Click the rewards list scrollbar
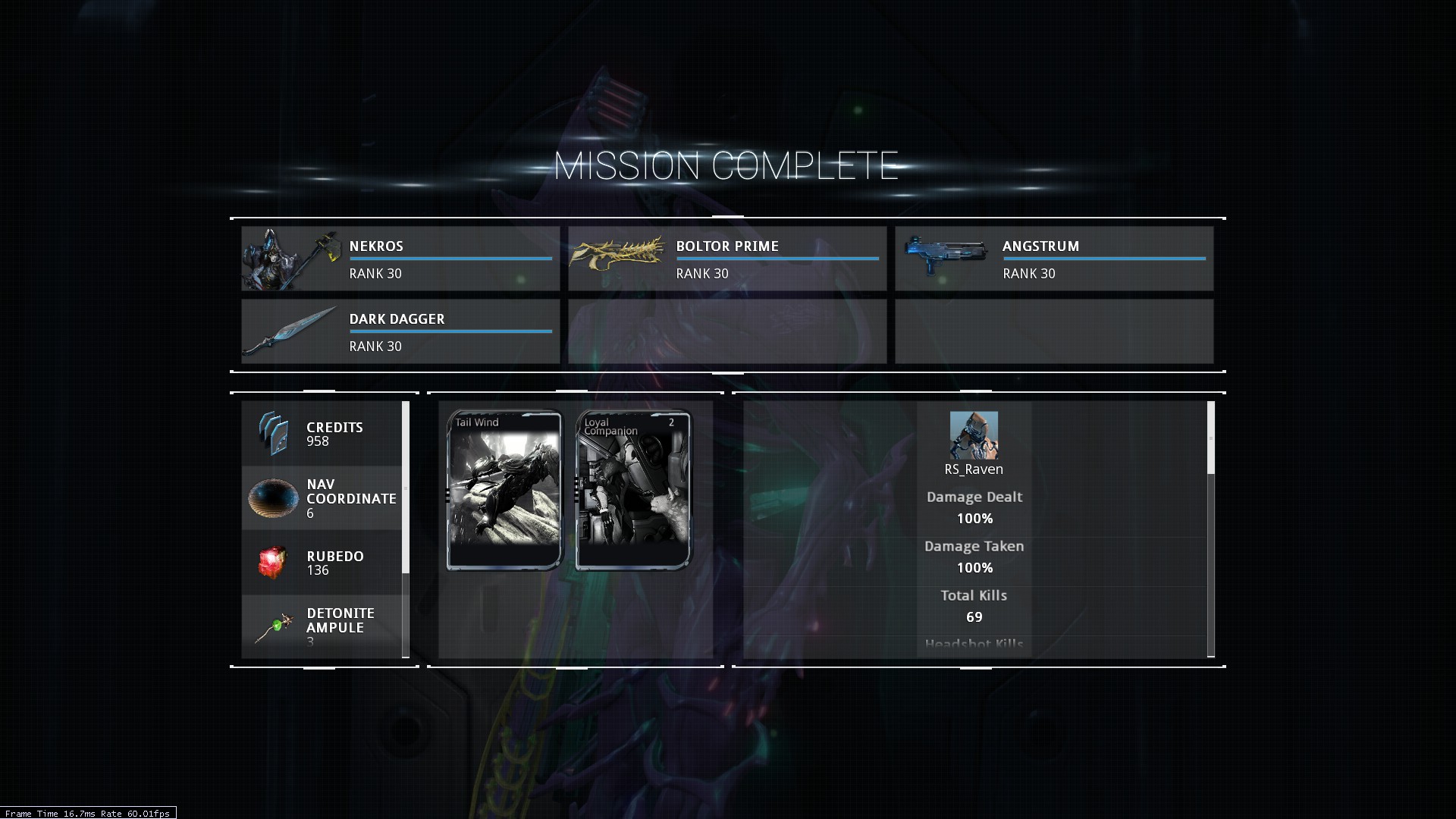The image size is (1456, 819). coord(406,488)
